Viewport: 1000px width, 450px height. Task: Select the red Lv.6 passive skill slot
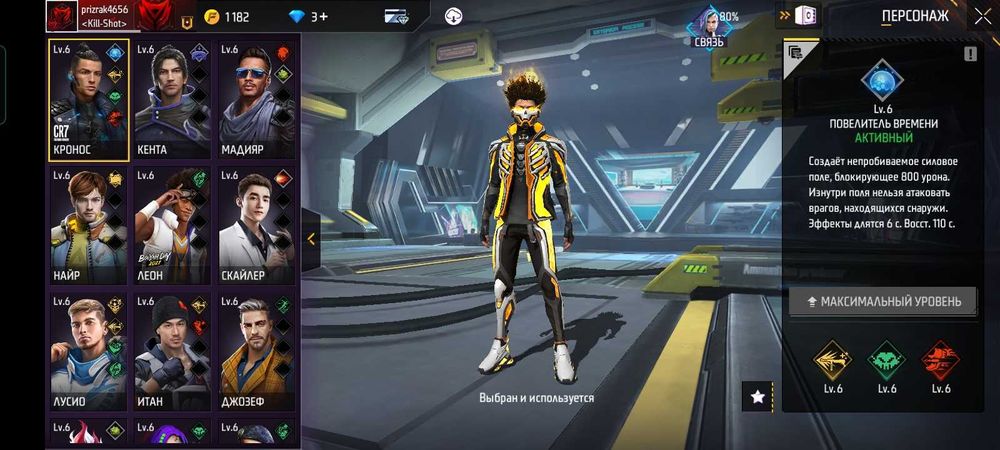click(940, 358)
